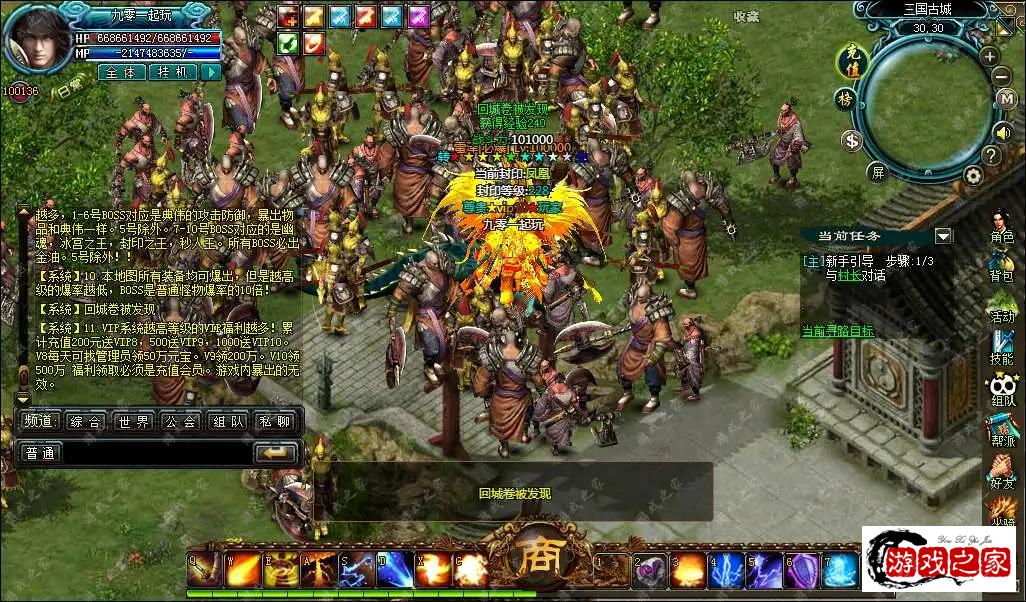Click the chat send arrow button
This screenshot has height=602, width=1026.
(274, 453)
